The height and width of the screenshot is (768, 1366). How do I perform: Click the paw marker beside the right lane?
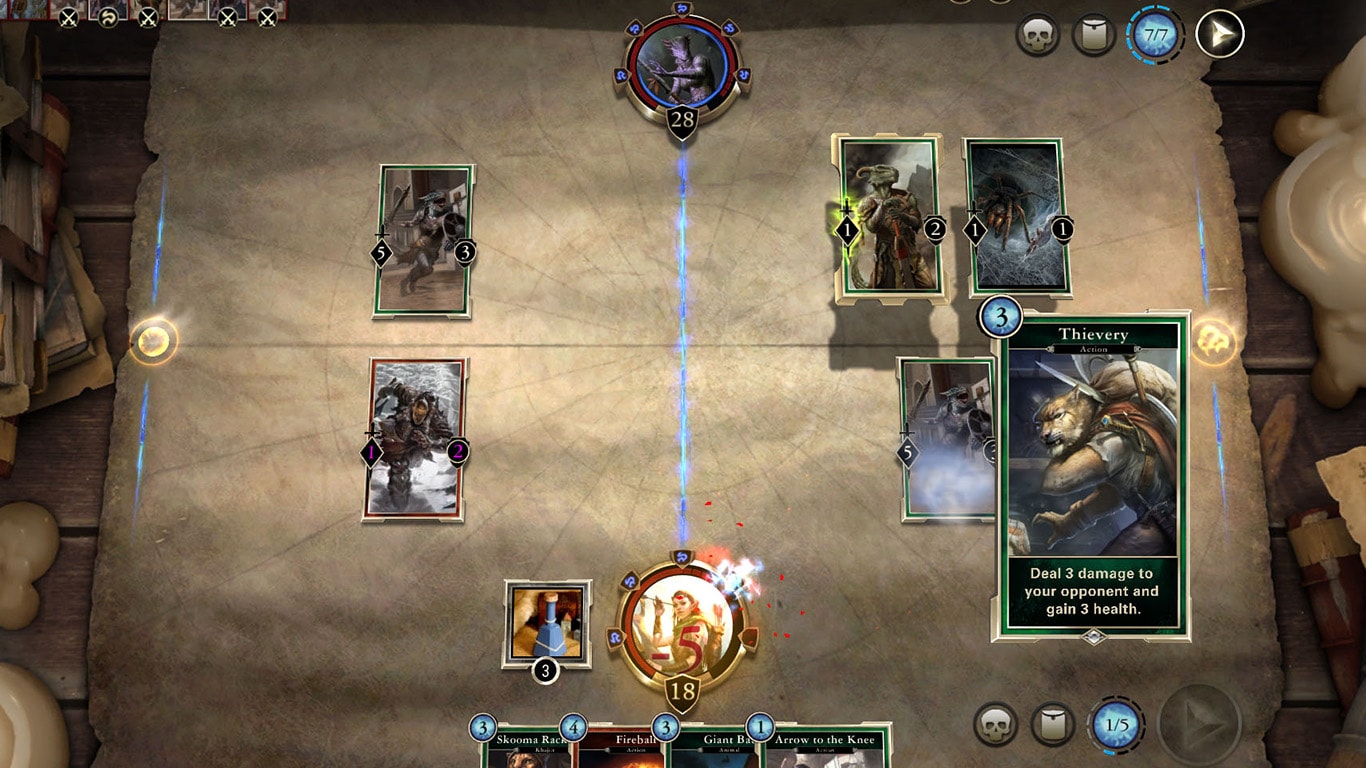[x=1212, y=340]
